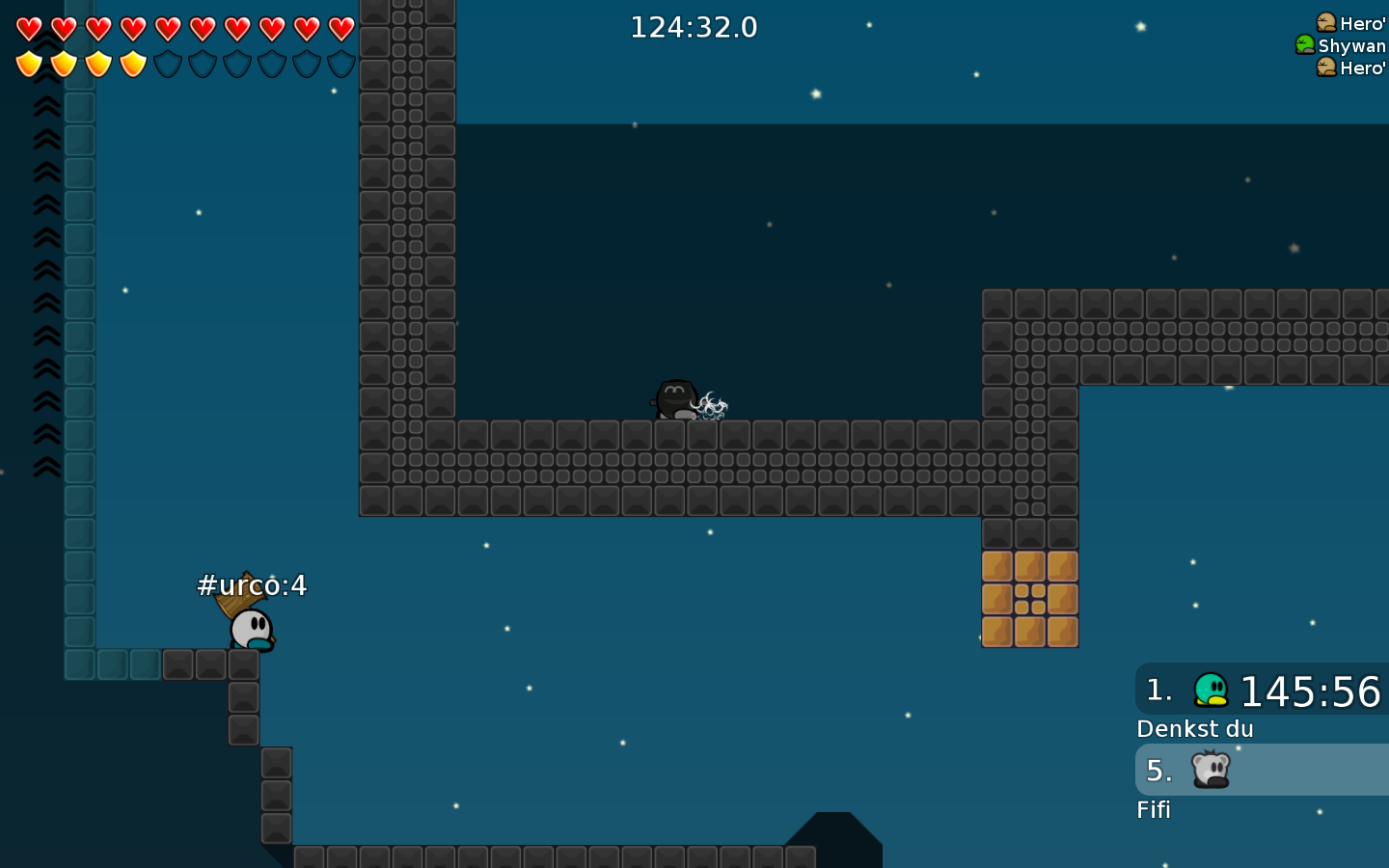Click Fifi's koala avatar in the leaderboard
1389x868 pixels.
[1212, 770]
